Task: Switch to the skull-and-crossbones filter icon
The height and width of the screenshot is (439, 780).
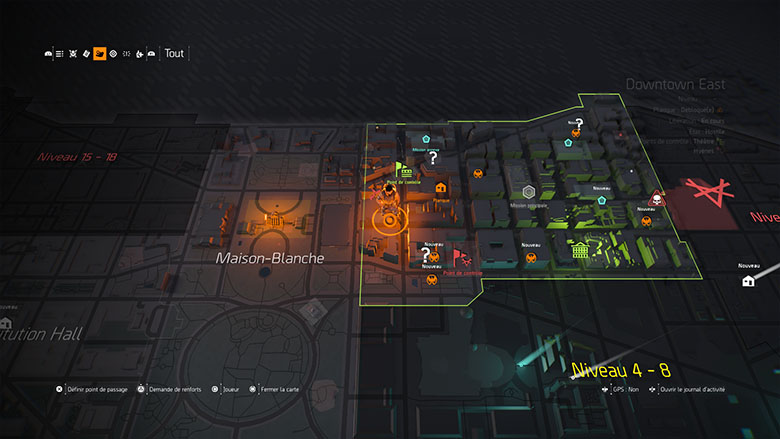Action: tap(74, 54)
